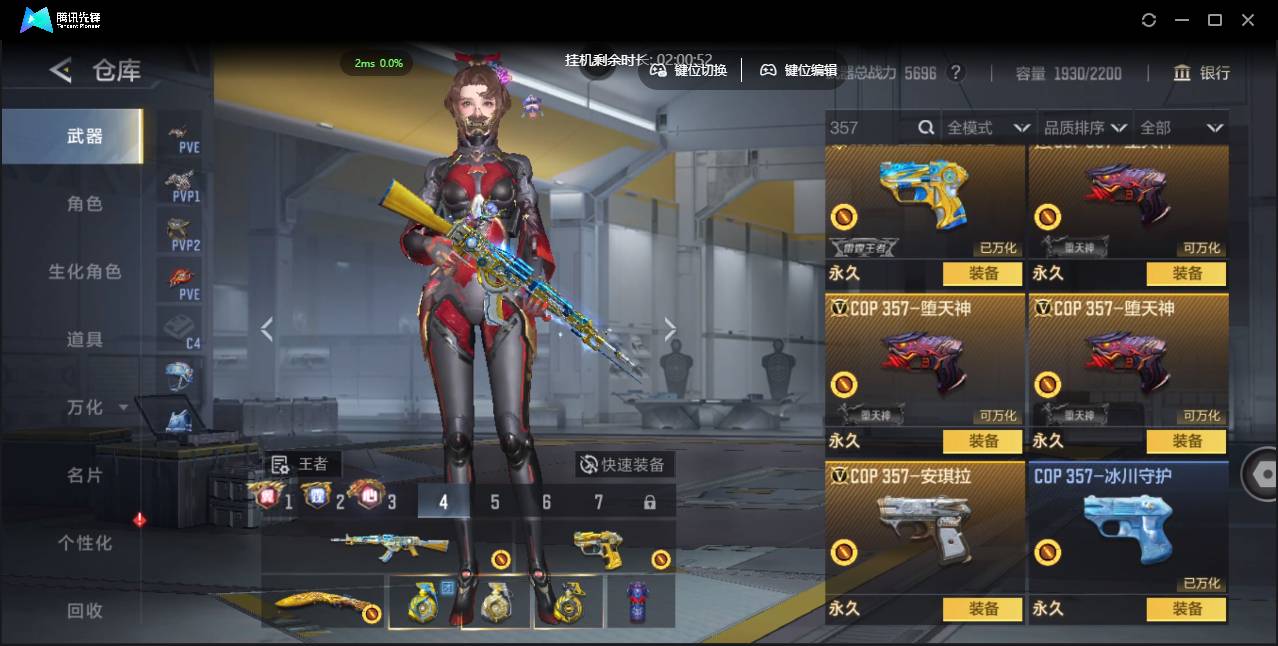Equip the COP 357-冰川守护 pistol

pyautogui.click(x=1187, y=608)
